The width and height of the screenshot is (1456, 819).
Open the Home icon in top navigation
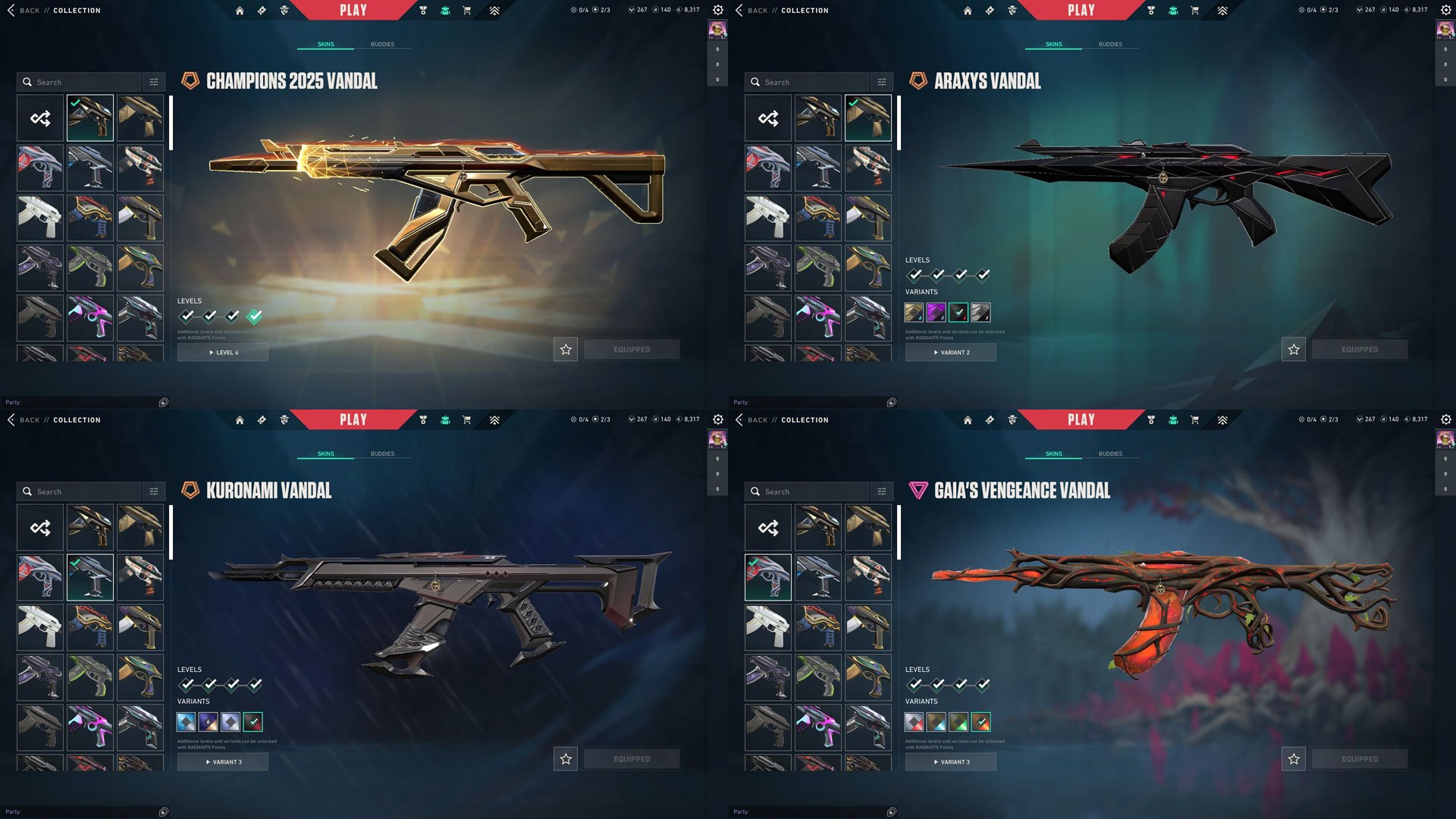[x=240, y=11]
